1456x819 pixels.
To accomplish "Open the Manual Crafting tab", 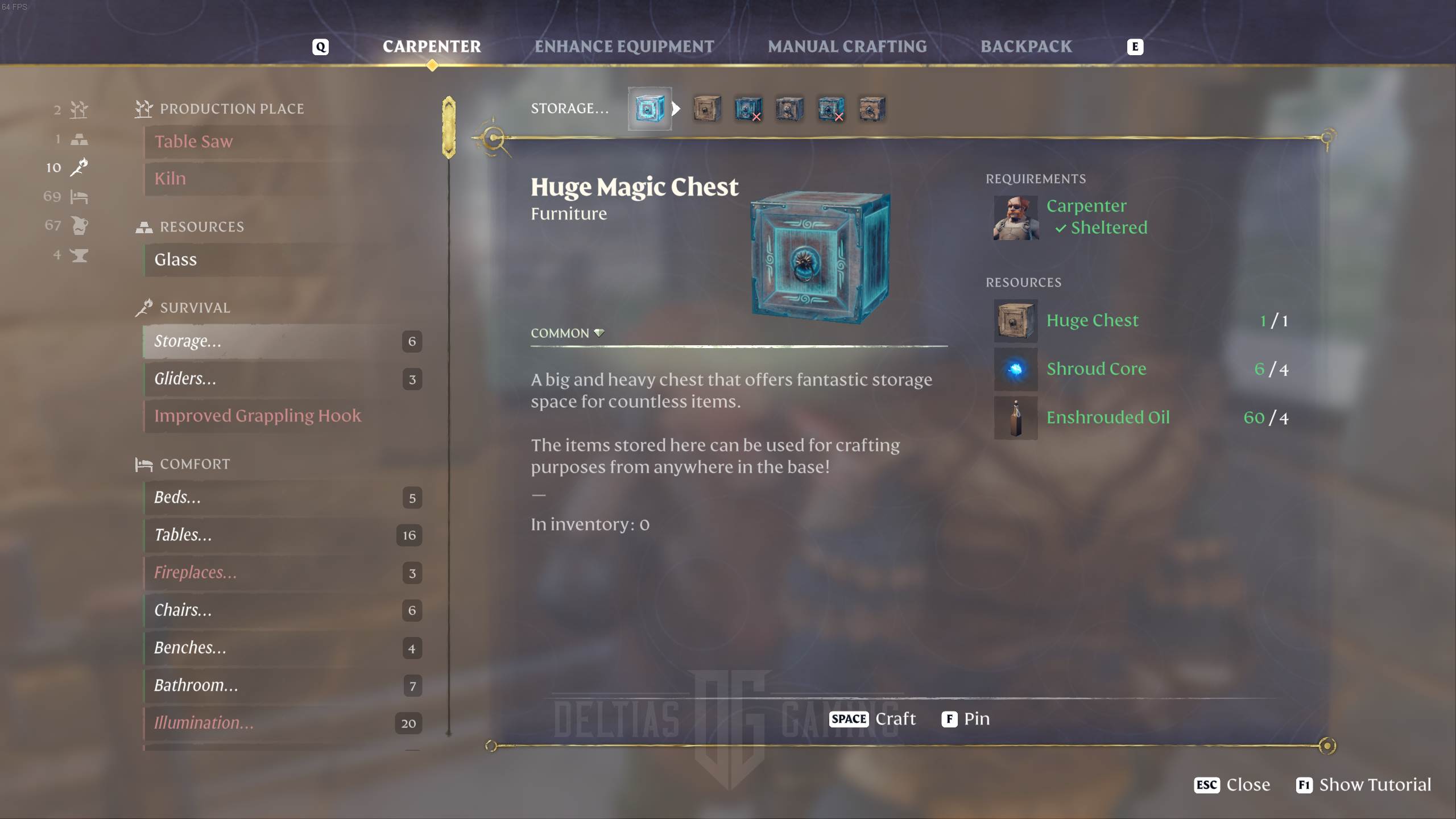I will coord(847,47).
